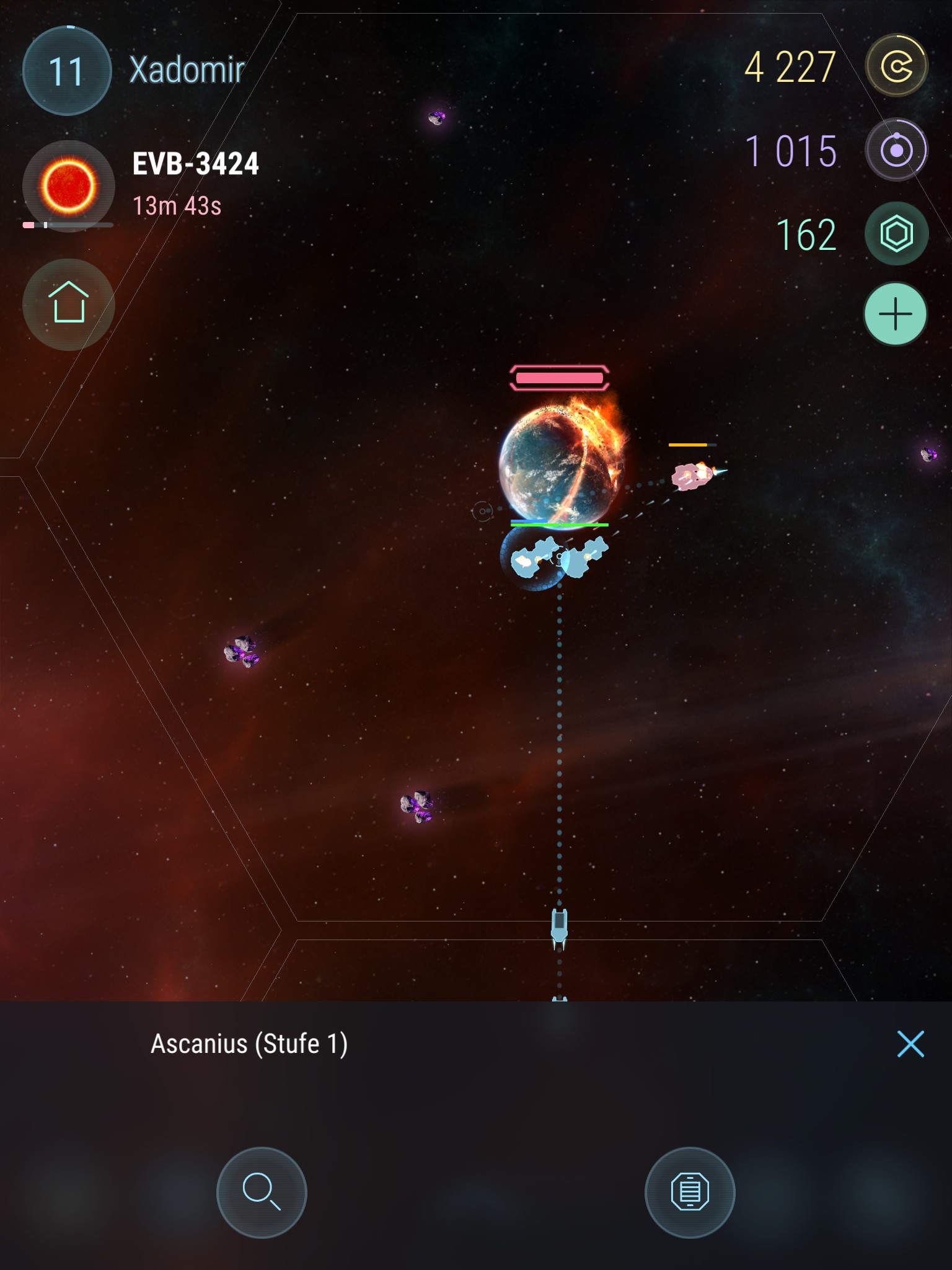Viewport: 952px width, 1270px height.
Task: Tap the purple hydrogen resource icon
Action: point(896,149)
